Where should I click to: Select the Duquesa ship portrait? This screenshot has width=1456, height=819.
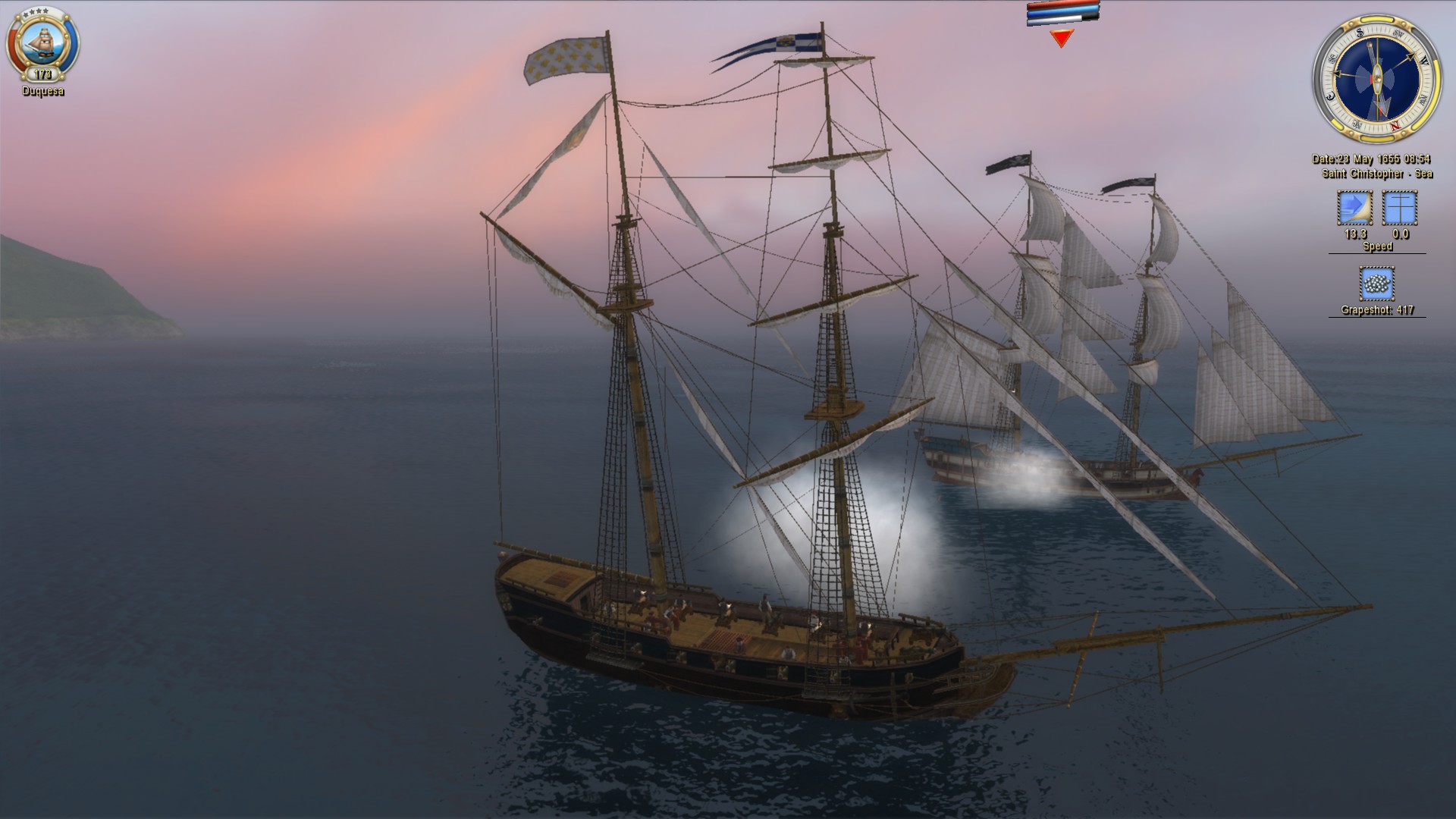[42, 43]
